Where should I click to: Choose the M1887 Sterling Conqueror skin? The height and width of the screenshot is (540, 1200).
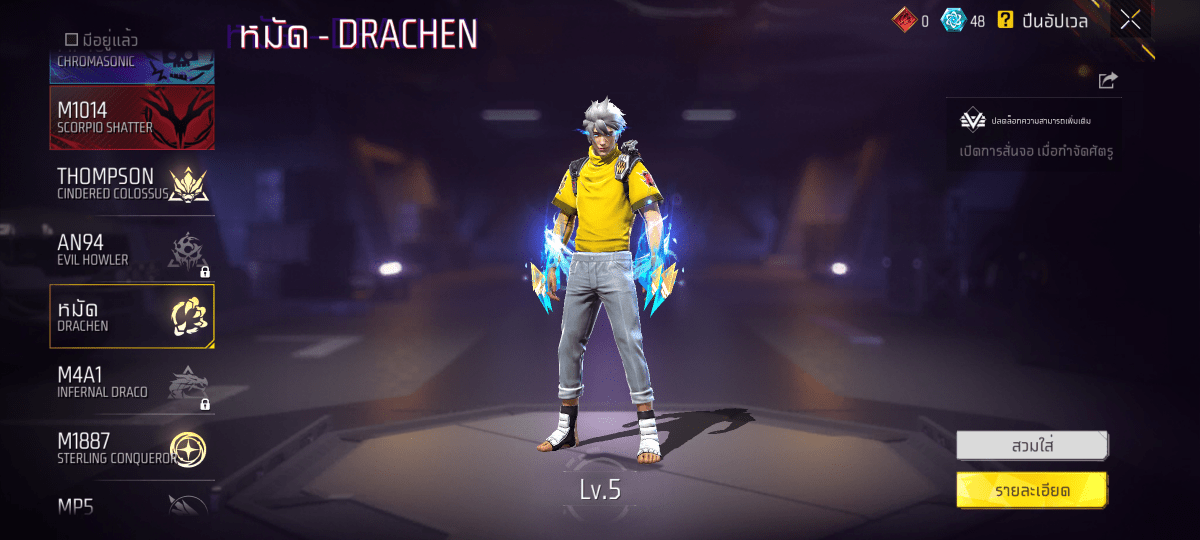click(x=132, y=448)
